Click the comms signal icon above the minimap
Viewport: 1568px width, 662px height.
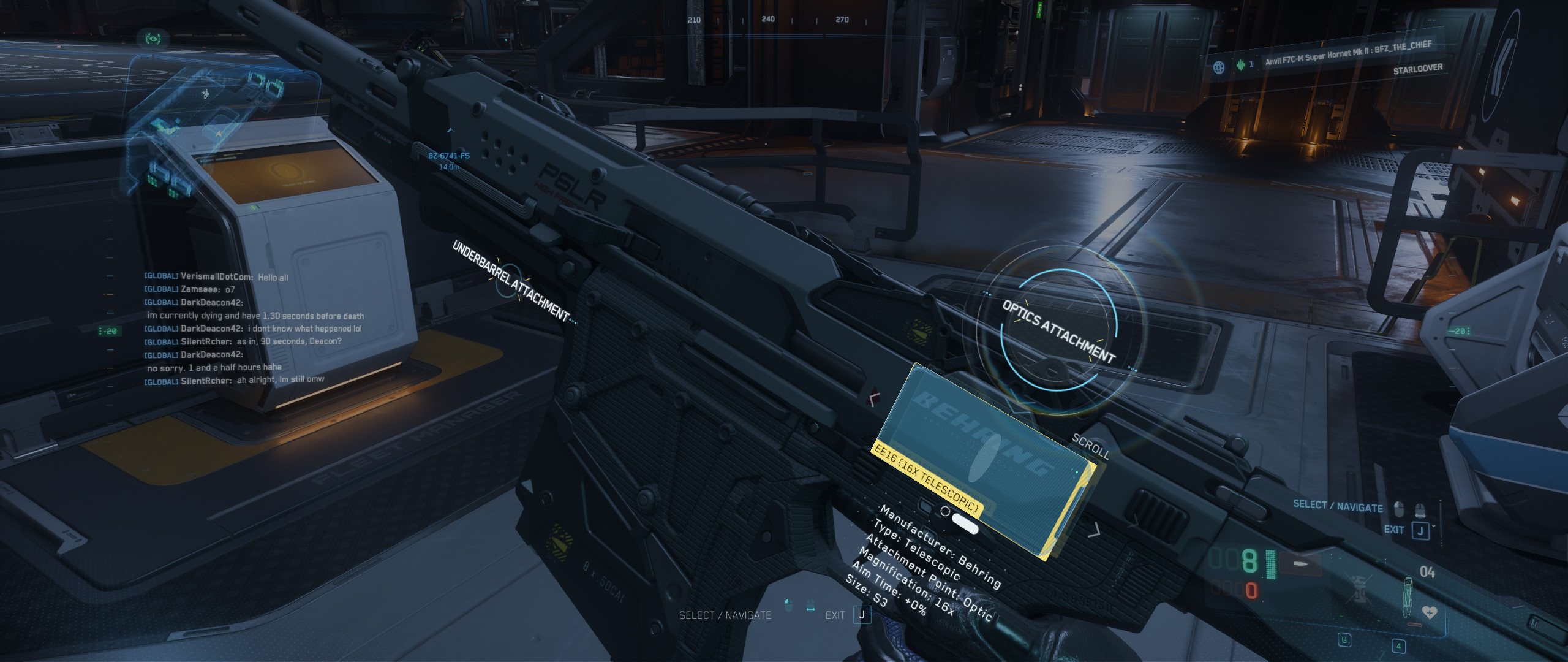153,39
